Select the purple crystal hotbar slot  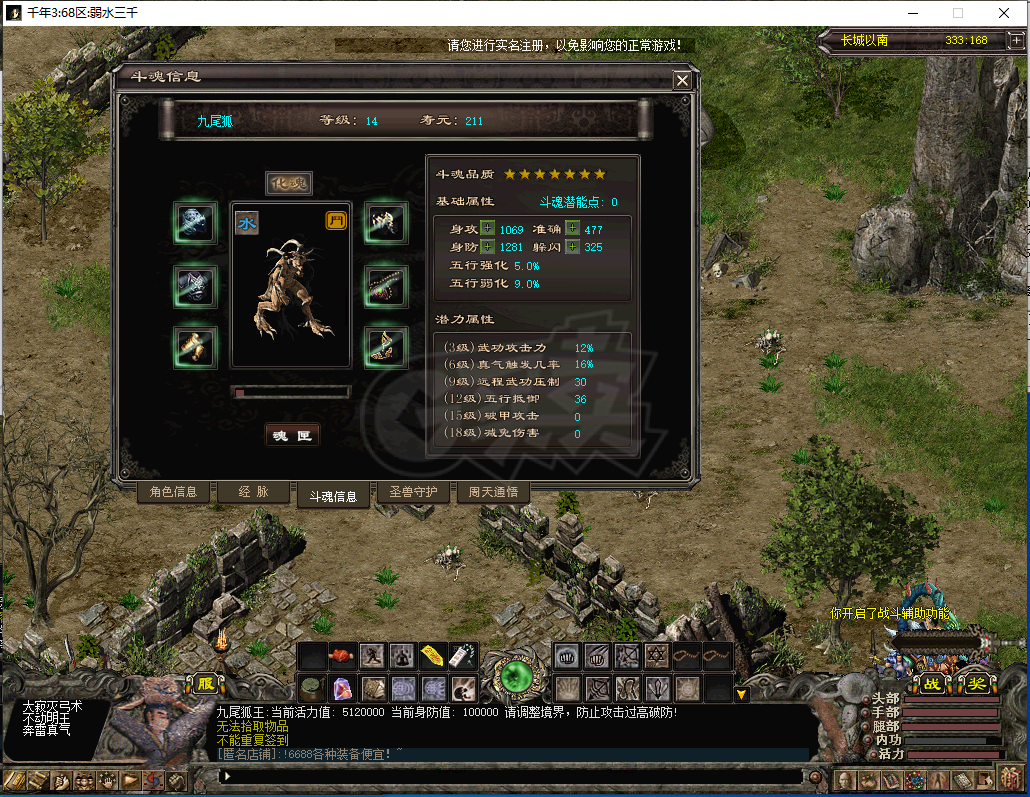coord(342,688)
